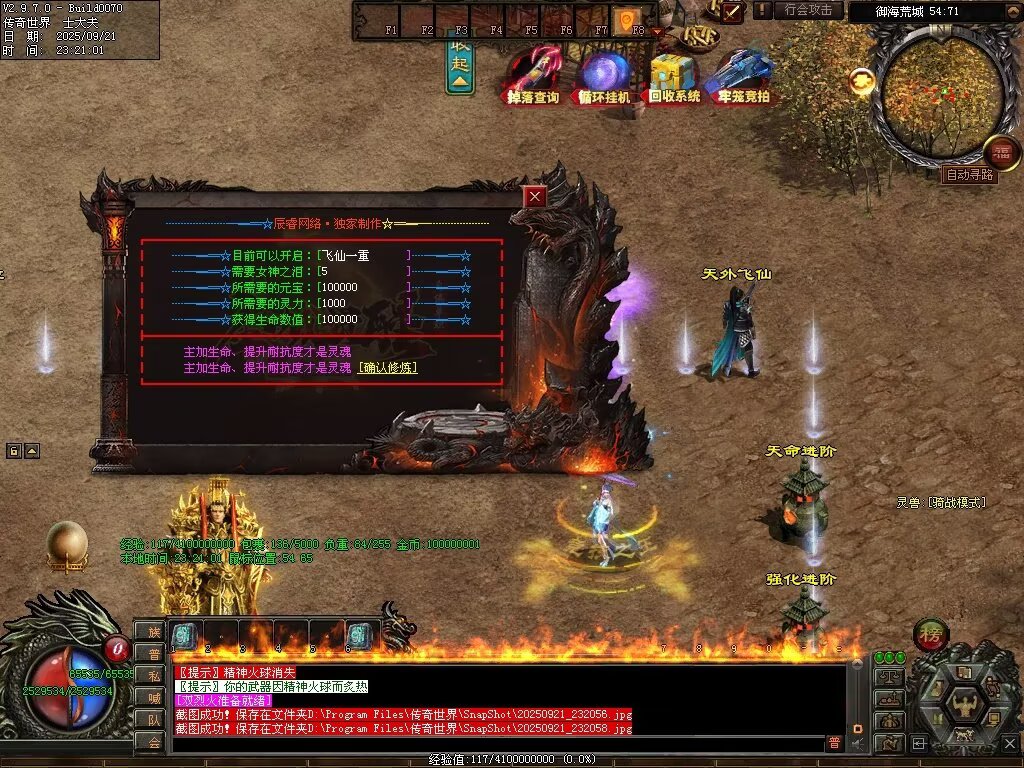The height and width of the screenshot is (768, 1024).
Task: Open the 榜 ranking button
Action: [x=931, y=635]
